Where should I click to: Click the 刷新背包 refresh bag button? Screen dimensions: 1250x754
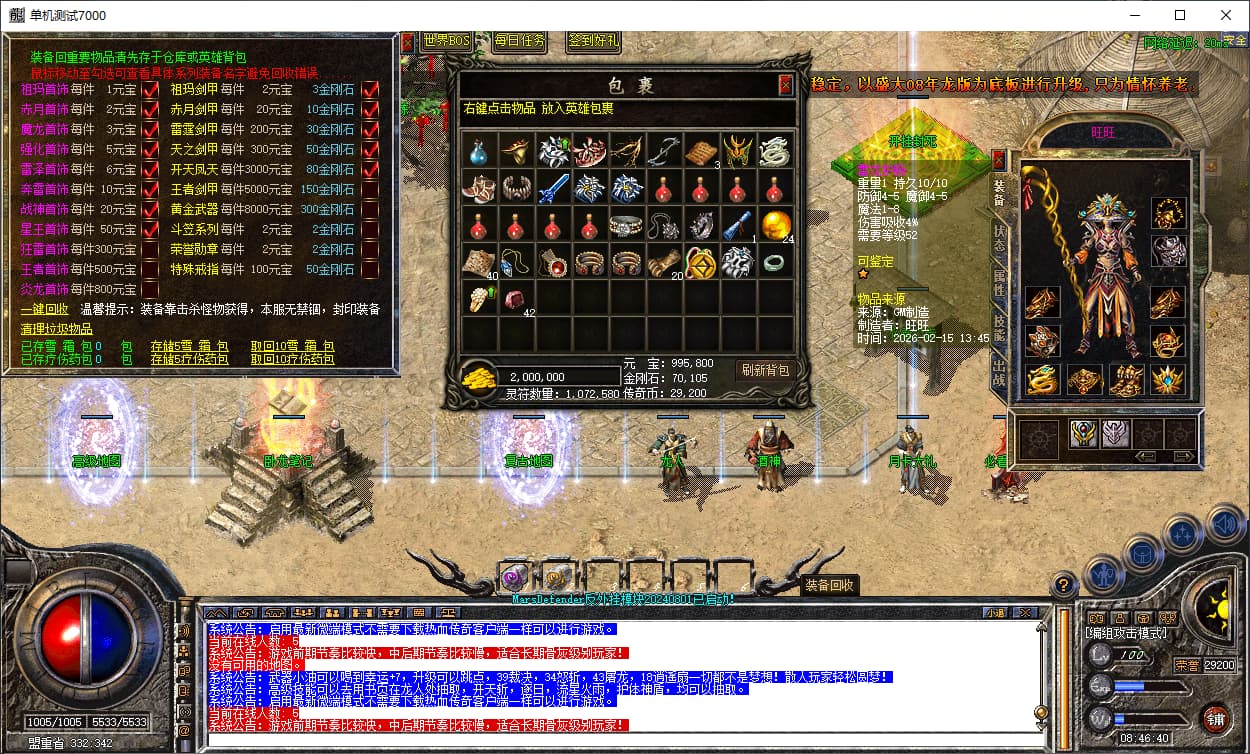point(764,370)
